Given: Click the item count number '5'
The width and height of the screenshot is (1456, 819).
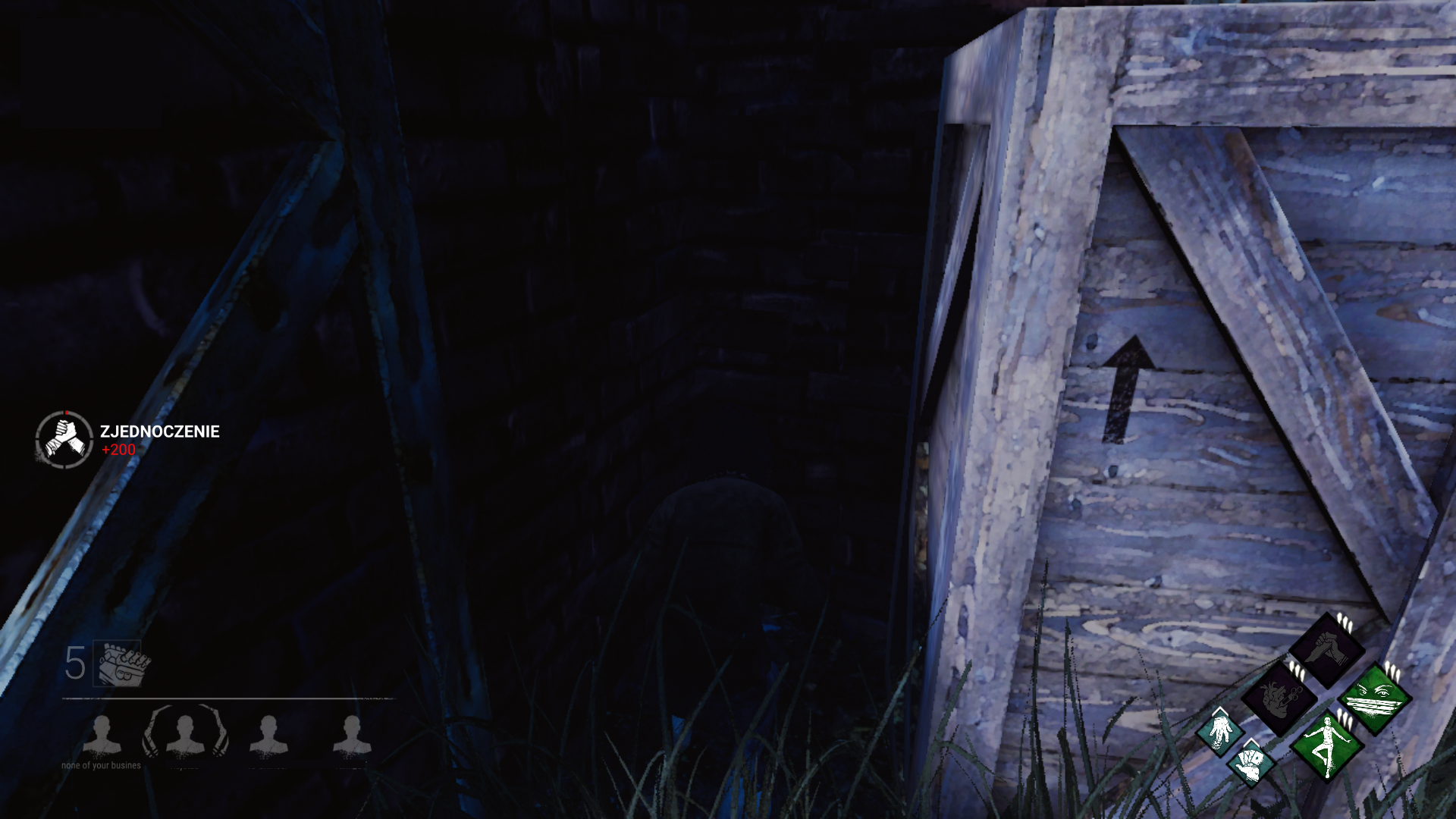Looking at the screenshot, I should [74, 664].
